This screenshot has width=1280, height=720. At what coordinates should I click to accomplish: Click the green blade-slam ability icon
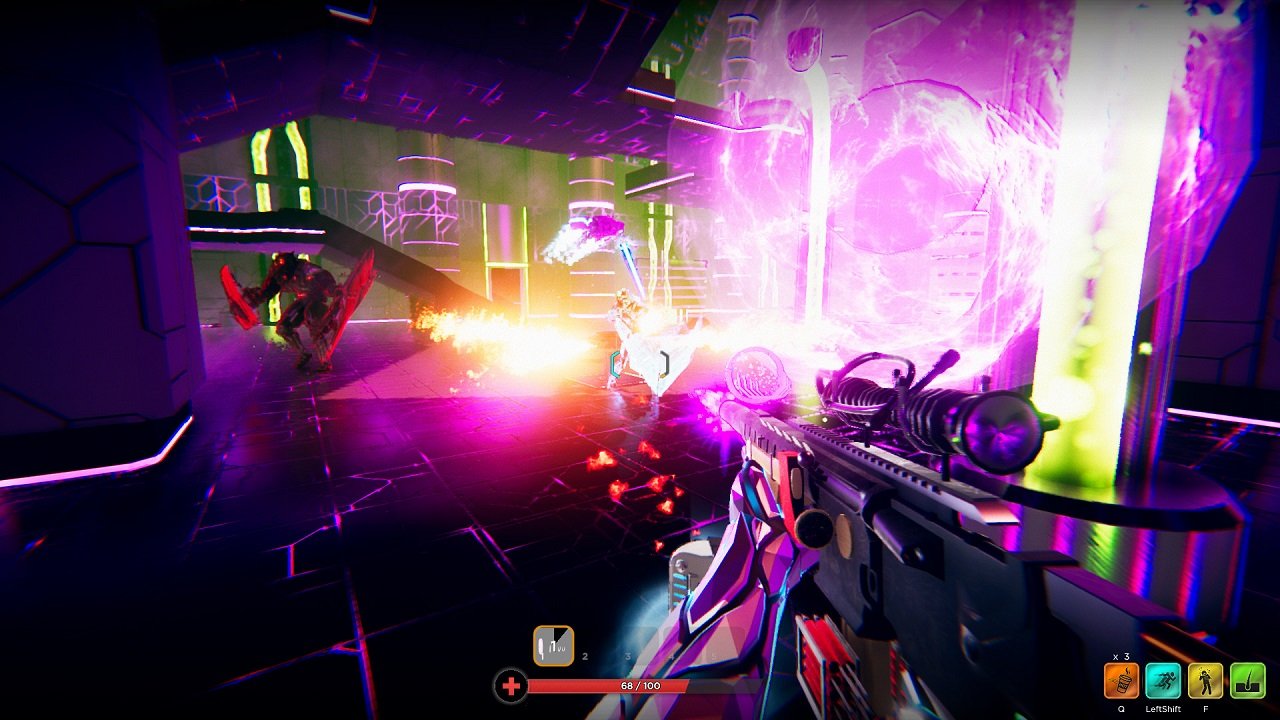pyautogui.click(x=1248, y=680)
